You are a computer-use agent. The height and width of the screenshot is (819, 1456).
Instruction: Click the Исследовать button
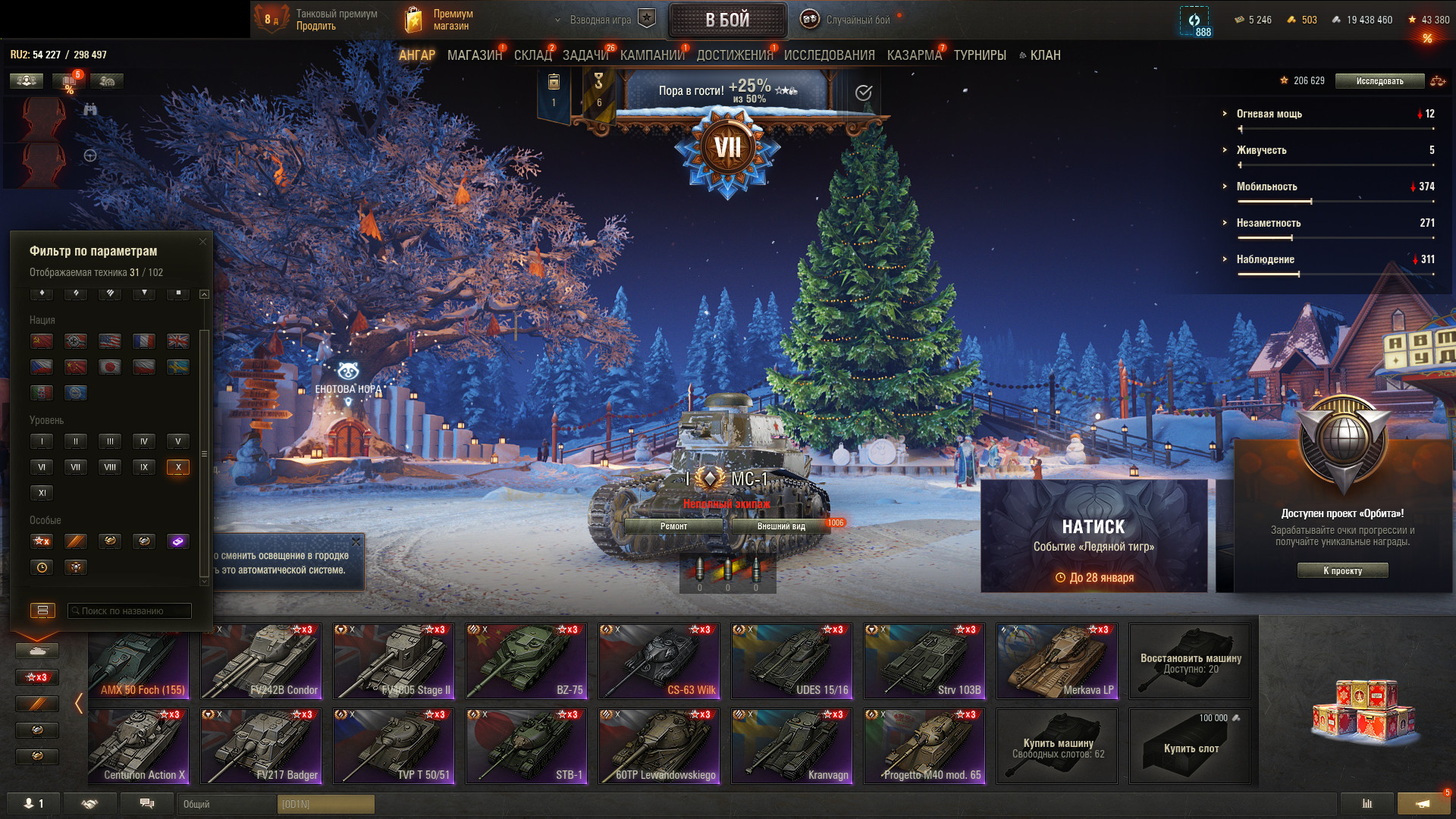[x=1379, y=81]
